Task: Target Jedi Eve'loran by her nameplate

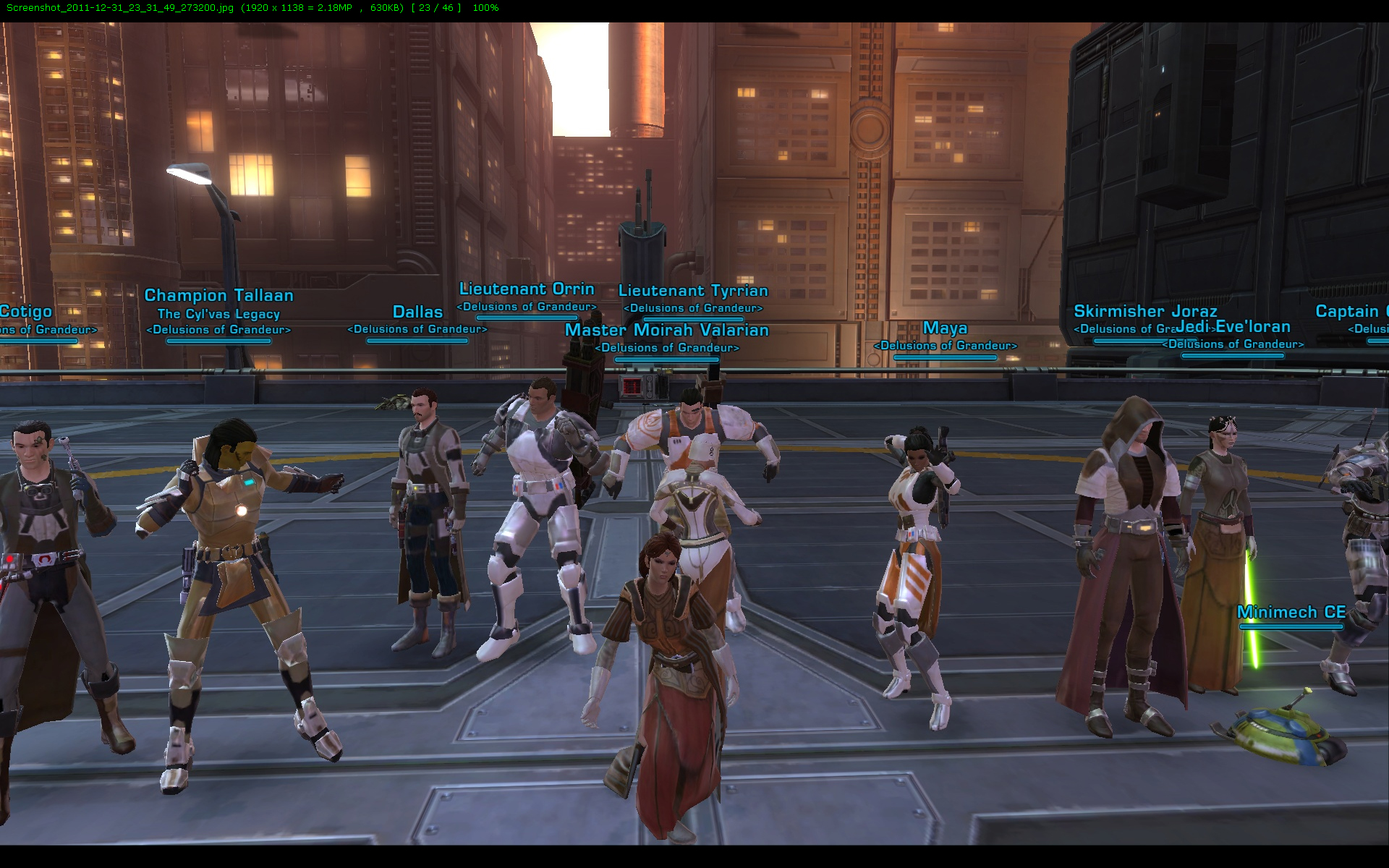Action: [1234, 327]
